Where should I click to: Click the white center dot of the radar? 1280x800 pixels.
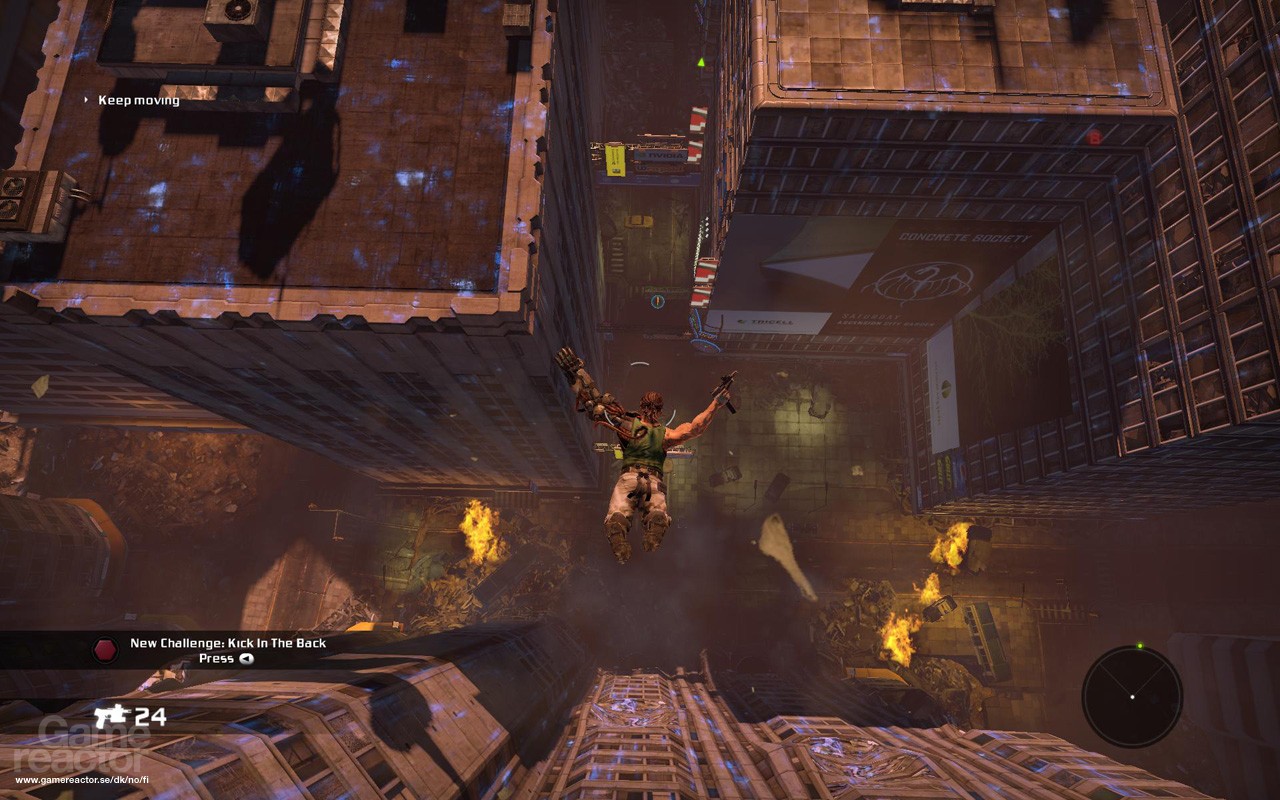coord(1133,697)
